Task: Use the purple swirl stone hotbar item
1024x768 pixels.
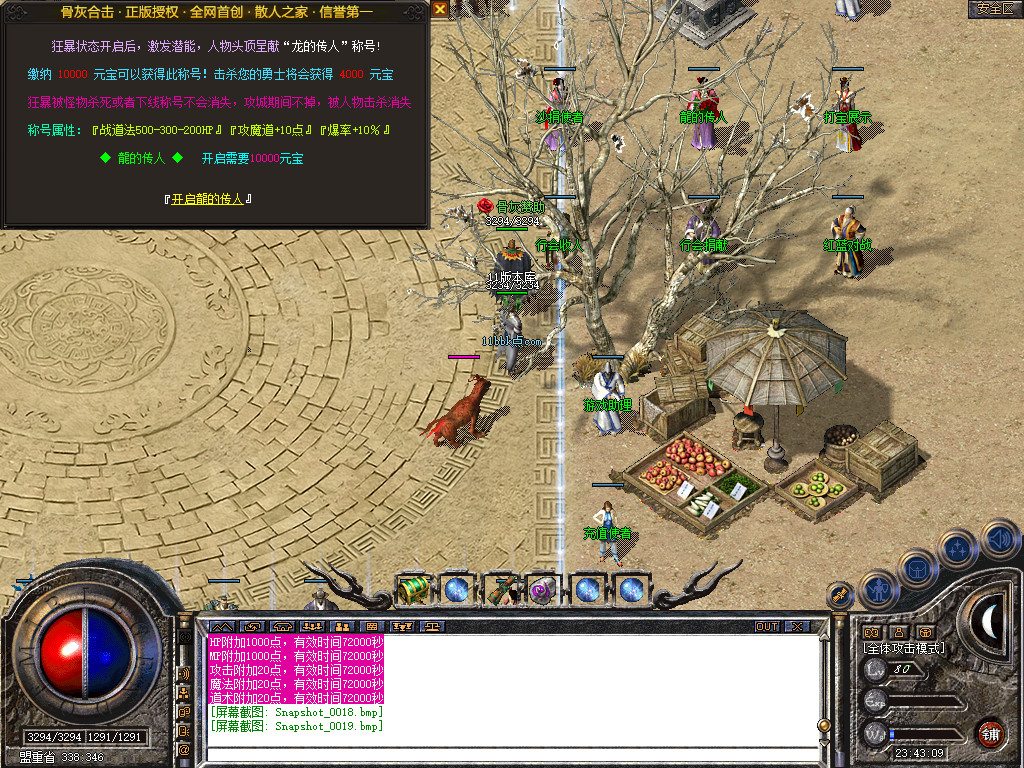Action: click(543, 590)
